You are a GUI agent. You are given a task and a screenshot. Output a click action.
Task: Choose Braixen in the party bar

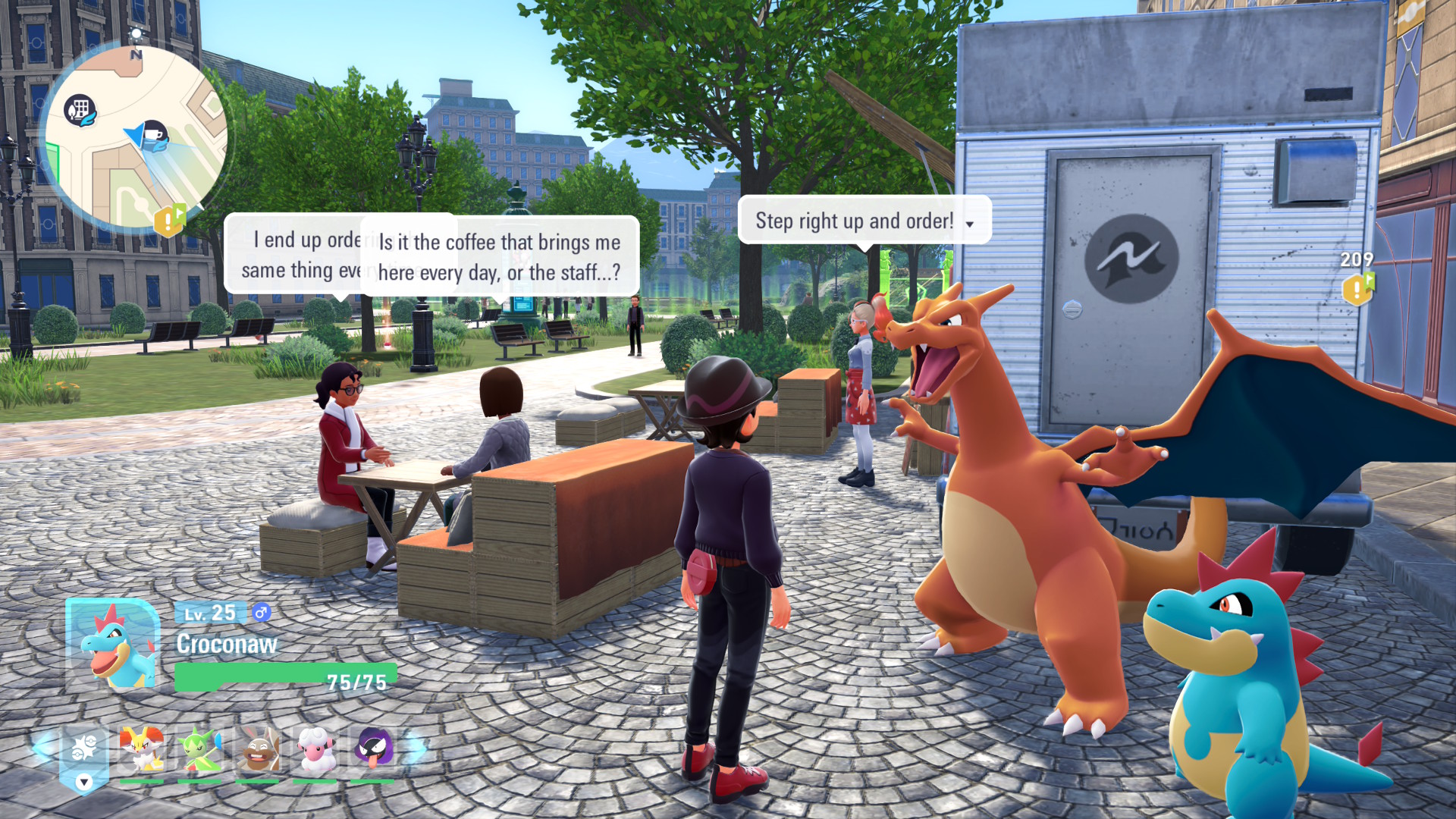pos(142,749)
